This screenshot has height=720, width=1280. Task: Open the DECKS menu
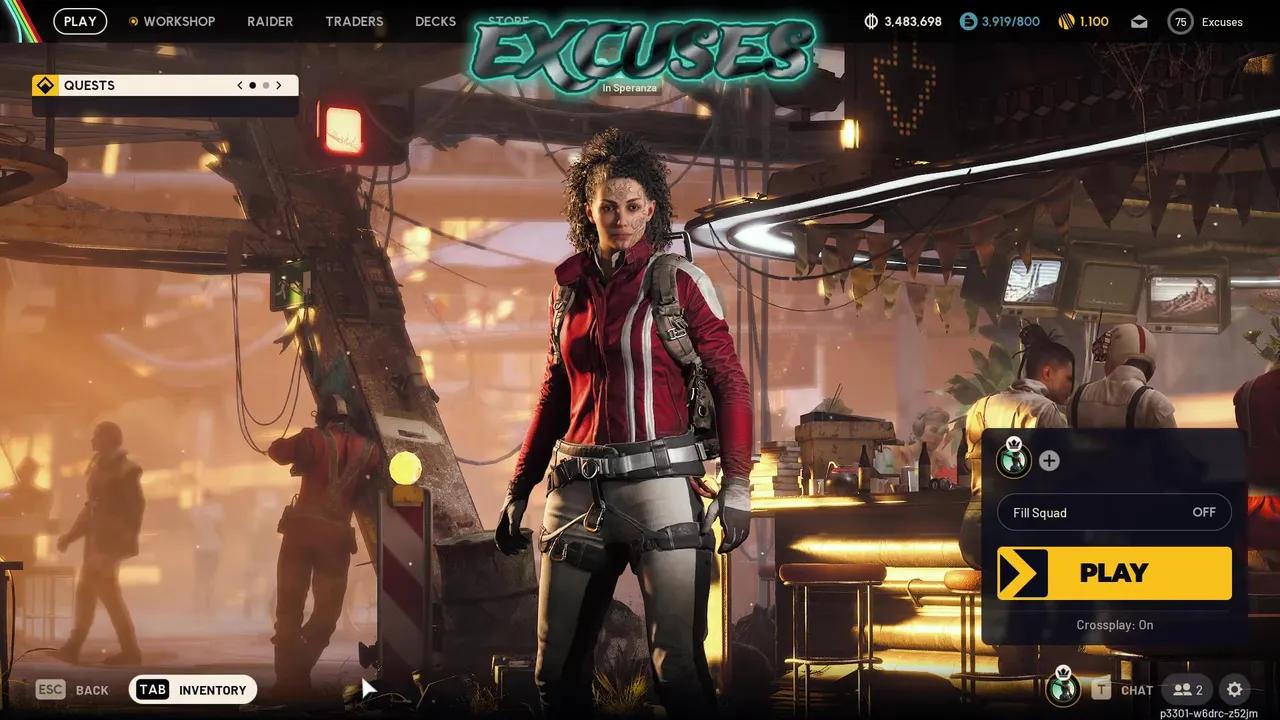(435, 20)
